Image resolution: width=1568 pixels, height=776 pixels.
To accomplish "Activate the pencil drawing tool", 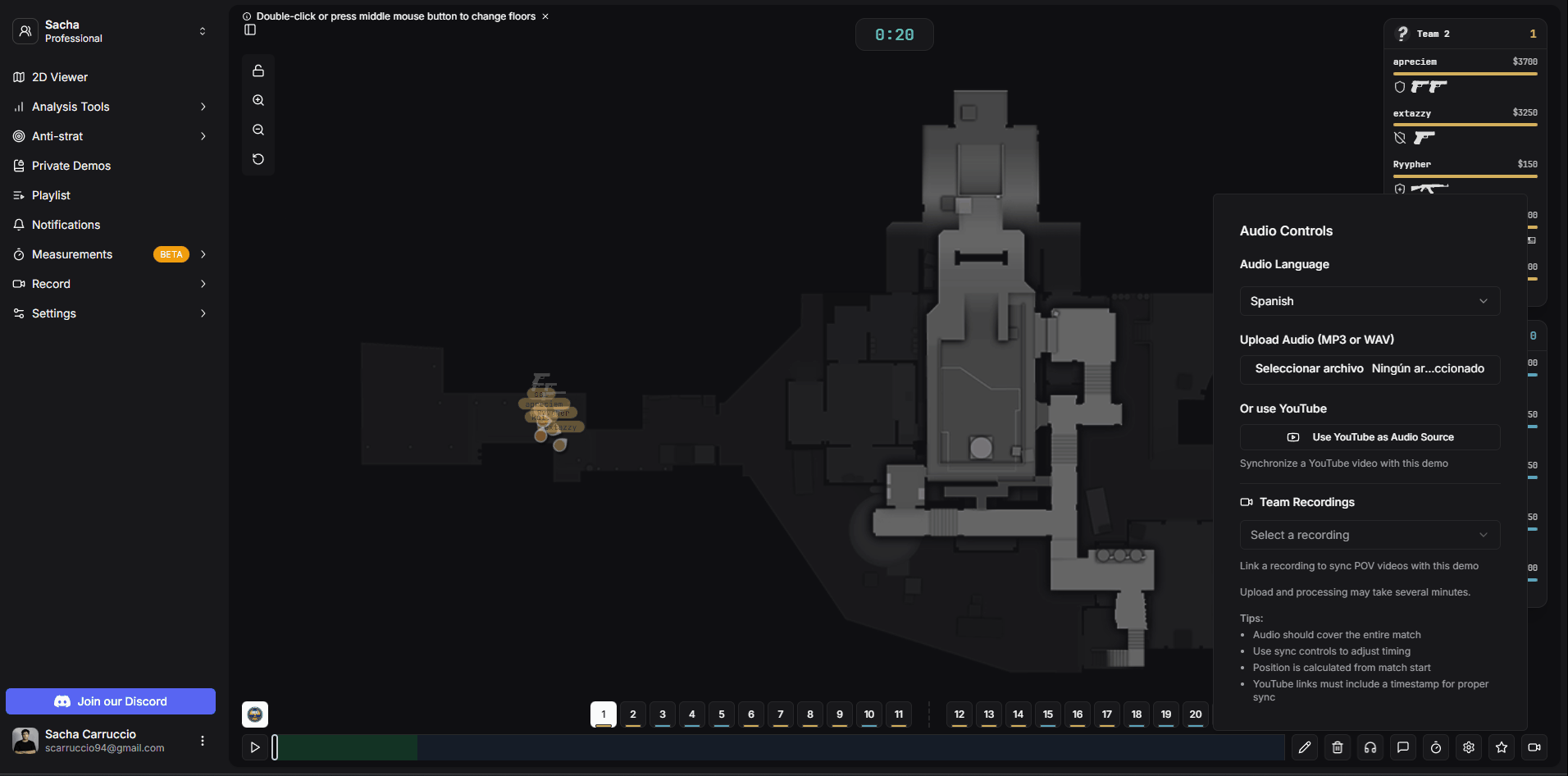I will (x=1305, y=747).
